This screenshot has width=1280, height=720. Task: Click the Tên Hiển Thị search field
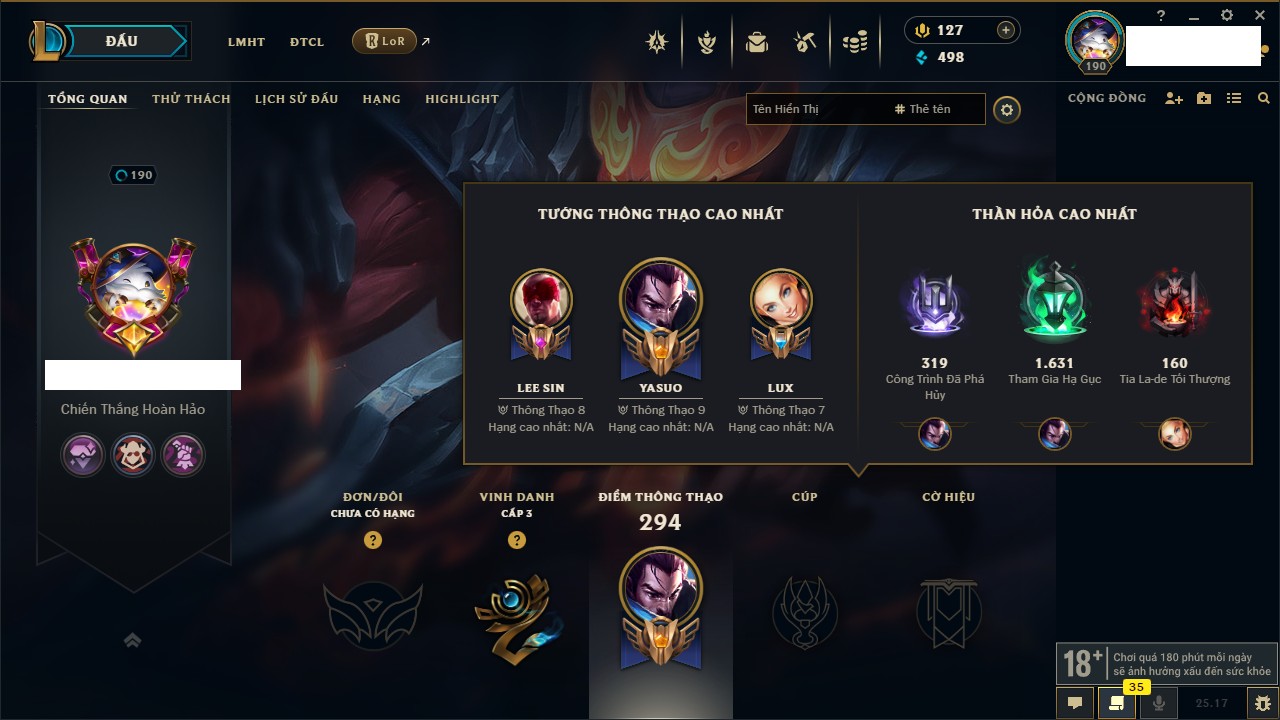coord(815,109)
